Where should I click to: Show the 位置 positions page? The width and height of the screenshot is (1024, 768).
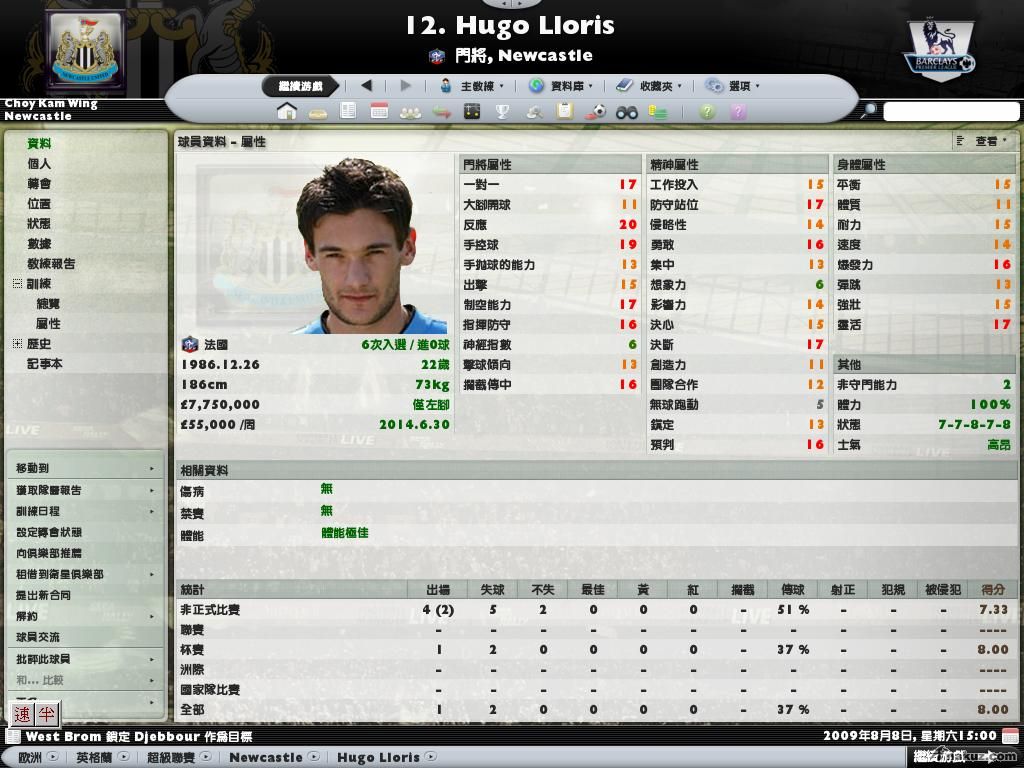[x=39, y=204]
